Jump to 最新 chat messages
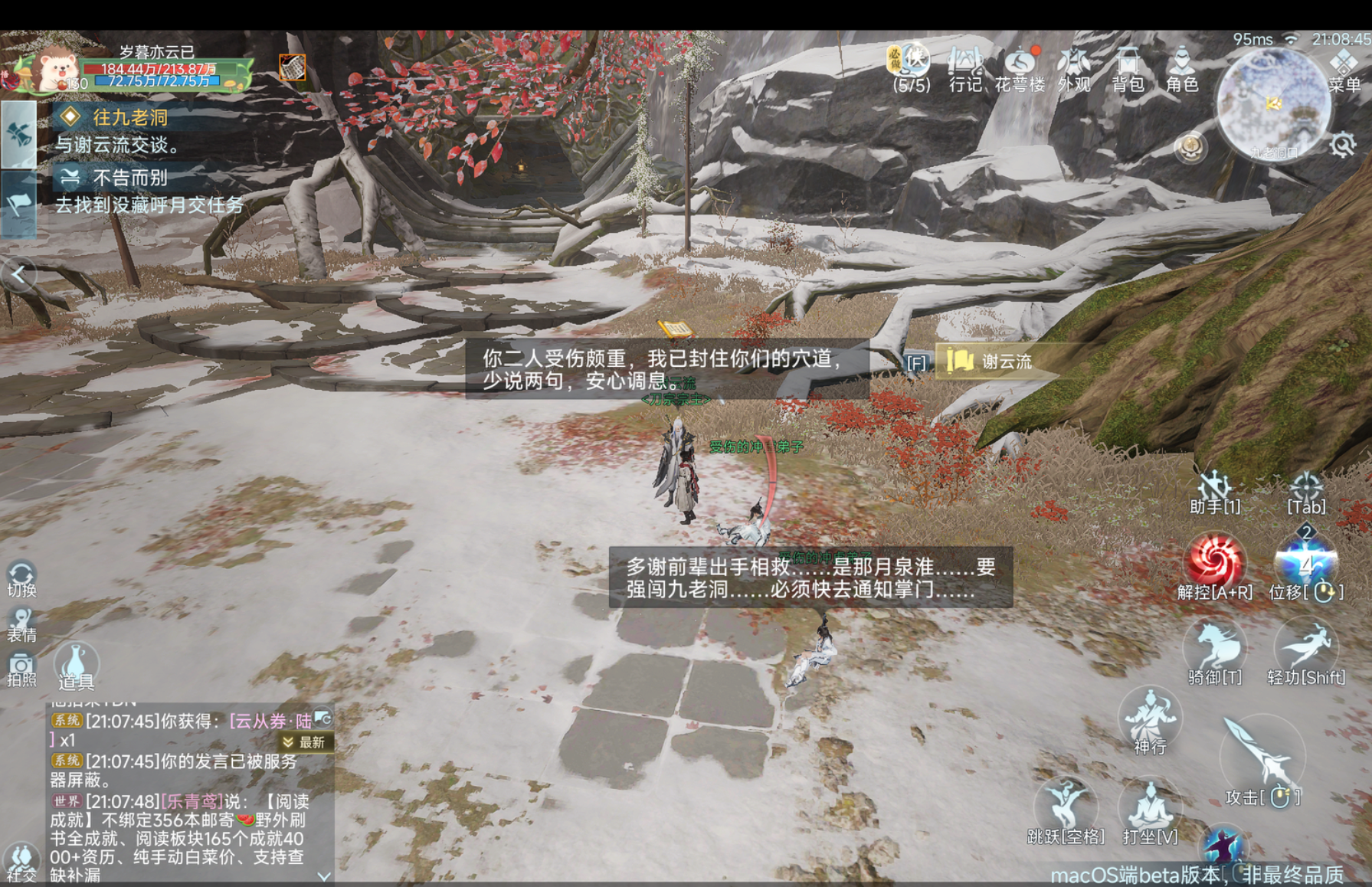Image resolution: width=1372 pixels, height=887 pixels. (305, 742)
